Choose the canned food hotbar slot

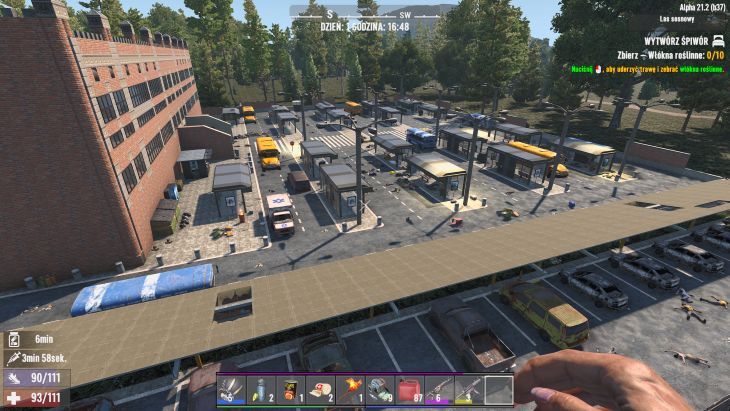[291, 390]
